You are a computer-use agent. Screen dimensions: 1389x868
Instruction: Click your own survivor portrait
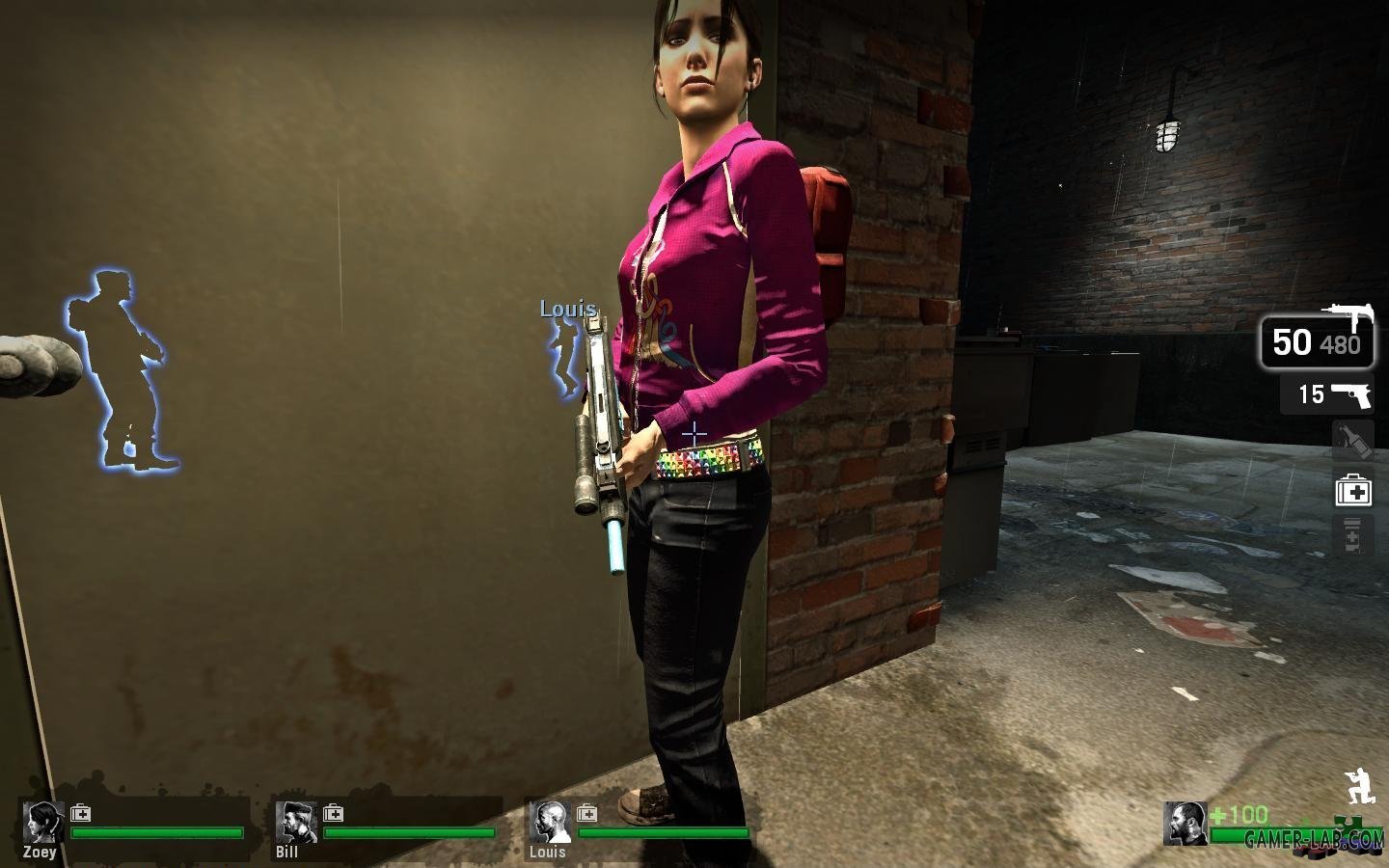tap(1185, 823)
